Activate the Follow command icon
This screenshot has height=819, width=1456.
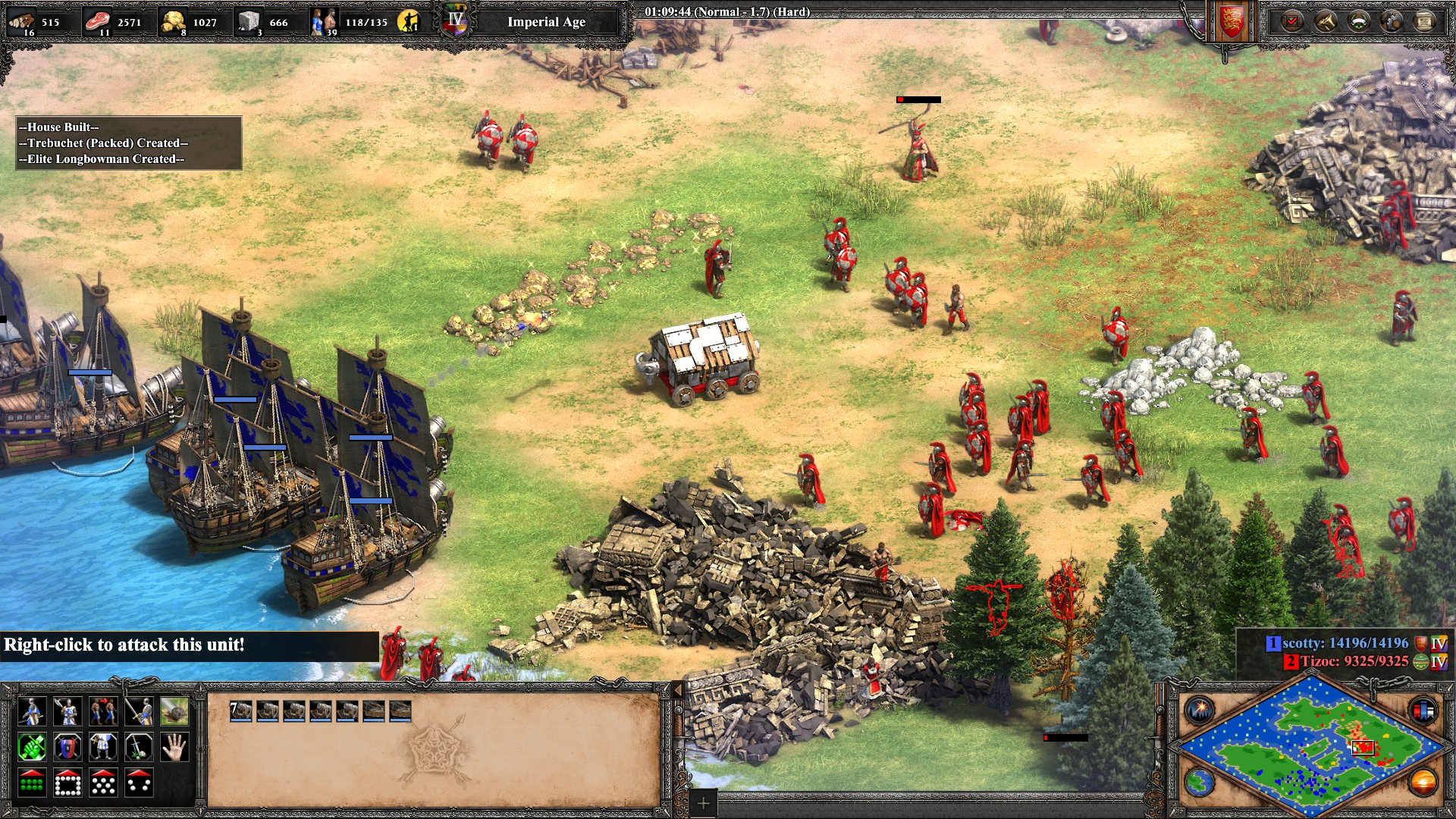coord(103,711)
